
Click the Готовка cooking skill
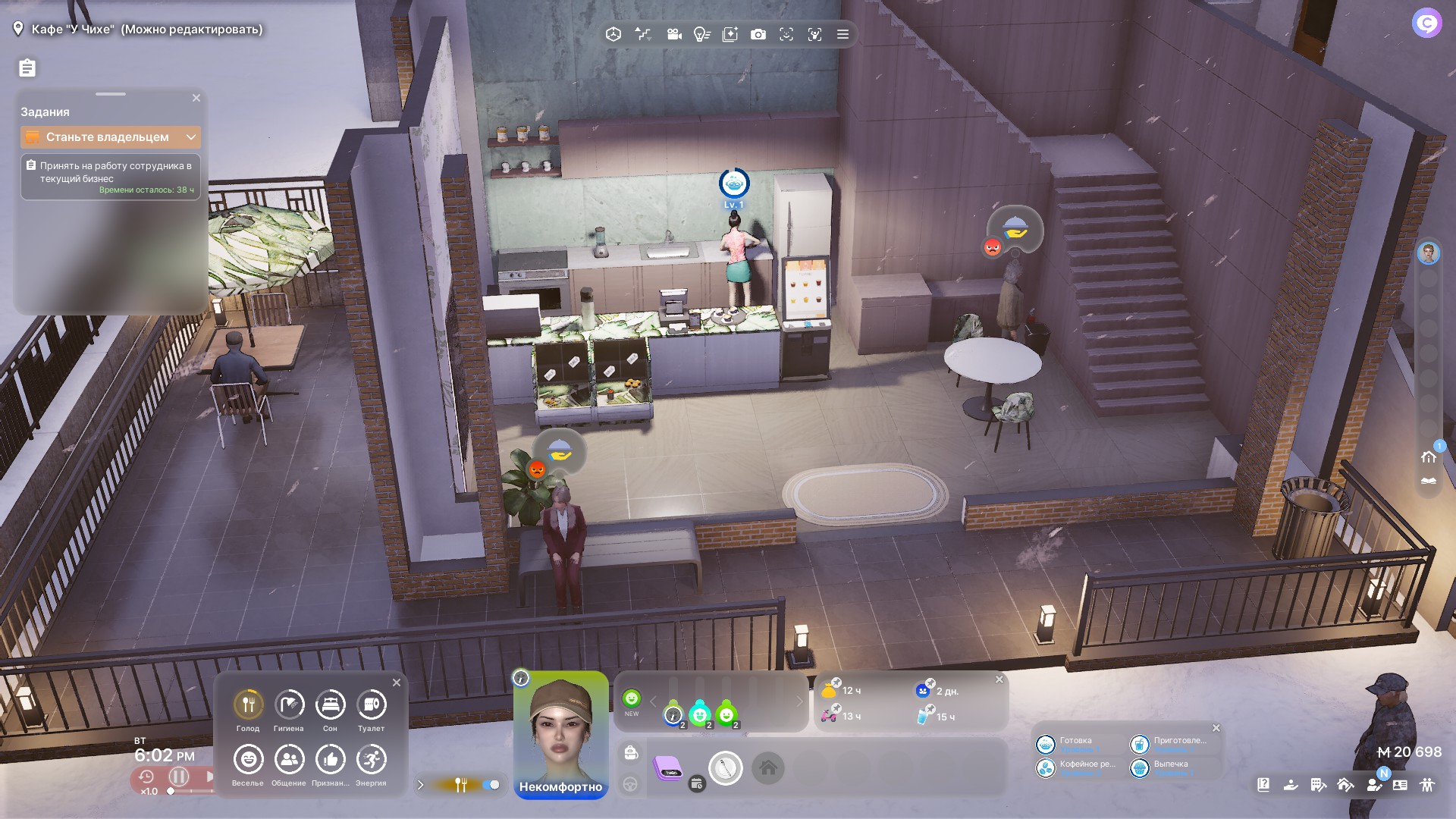(x=1046, y=744)
